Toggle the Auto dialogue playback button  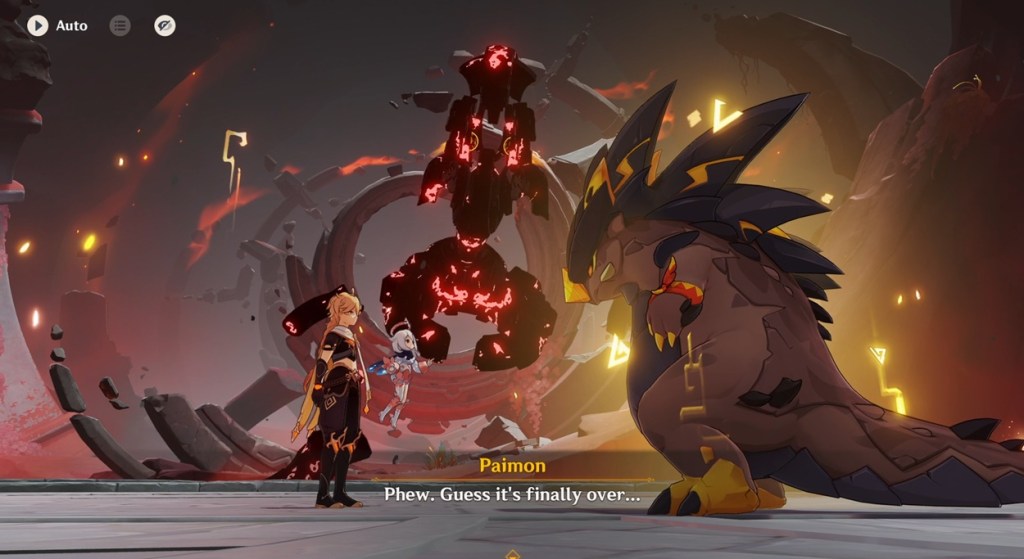pos(38,25)
